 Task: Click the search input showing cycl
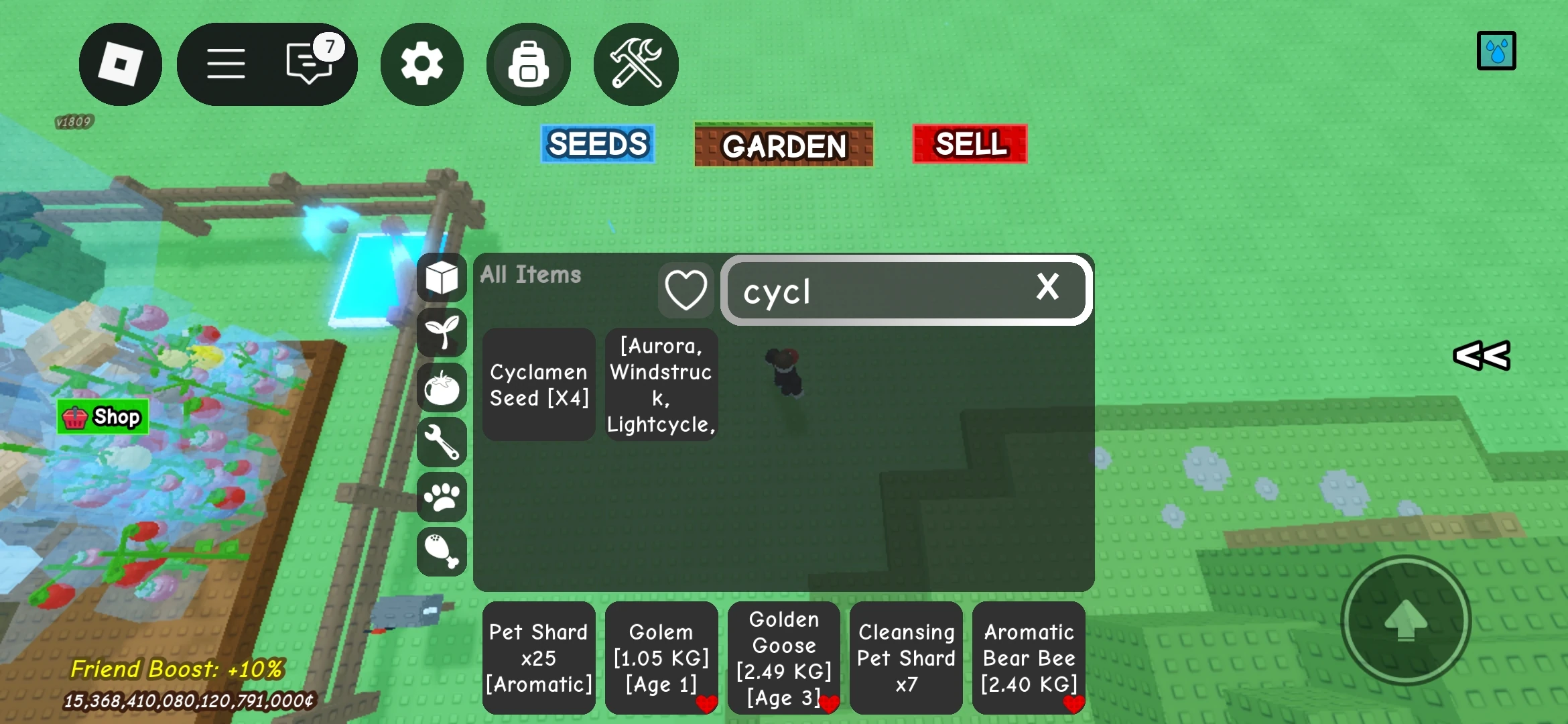pos(871,291)
